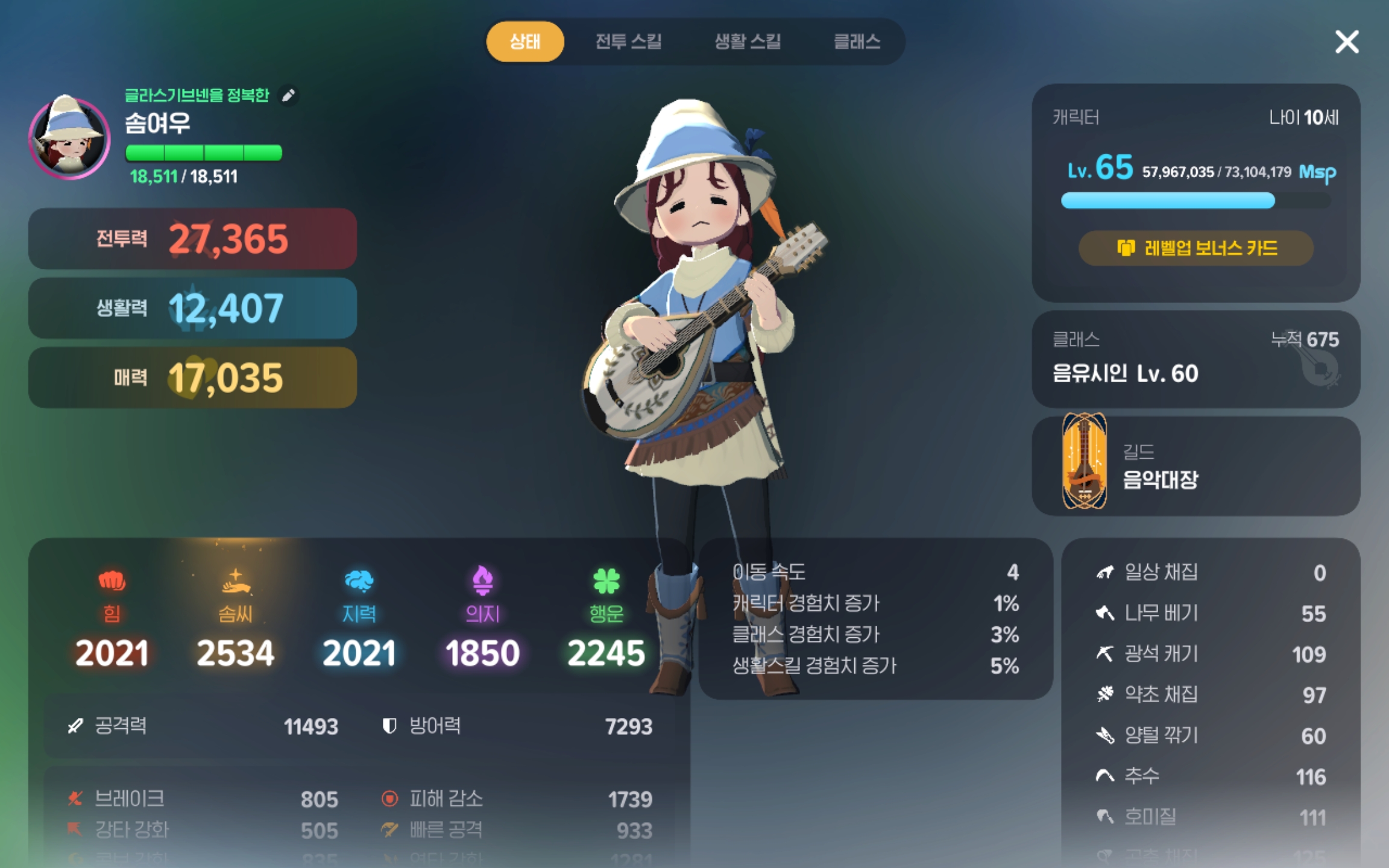The image size is (1389, 868).
Task: Click the character portrait avatar
Action: coord(69,137)
